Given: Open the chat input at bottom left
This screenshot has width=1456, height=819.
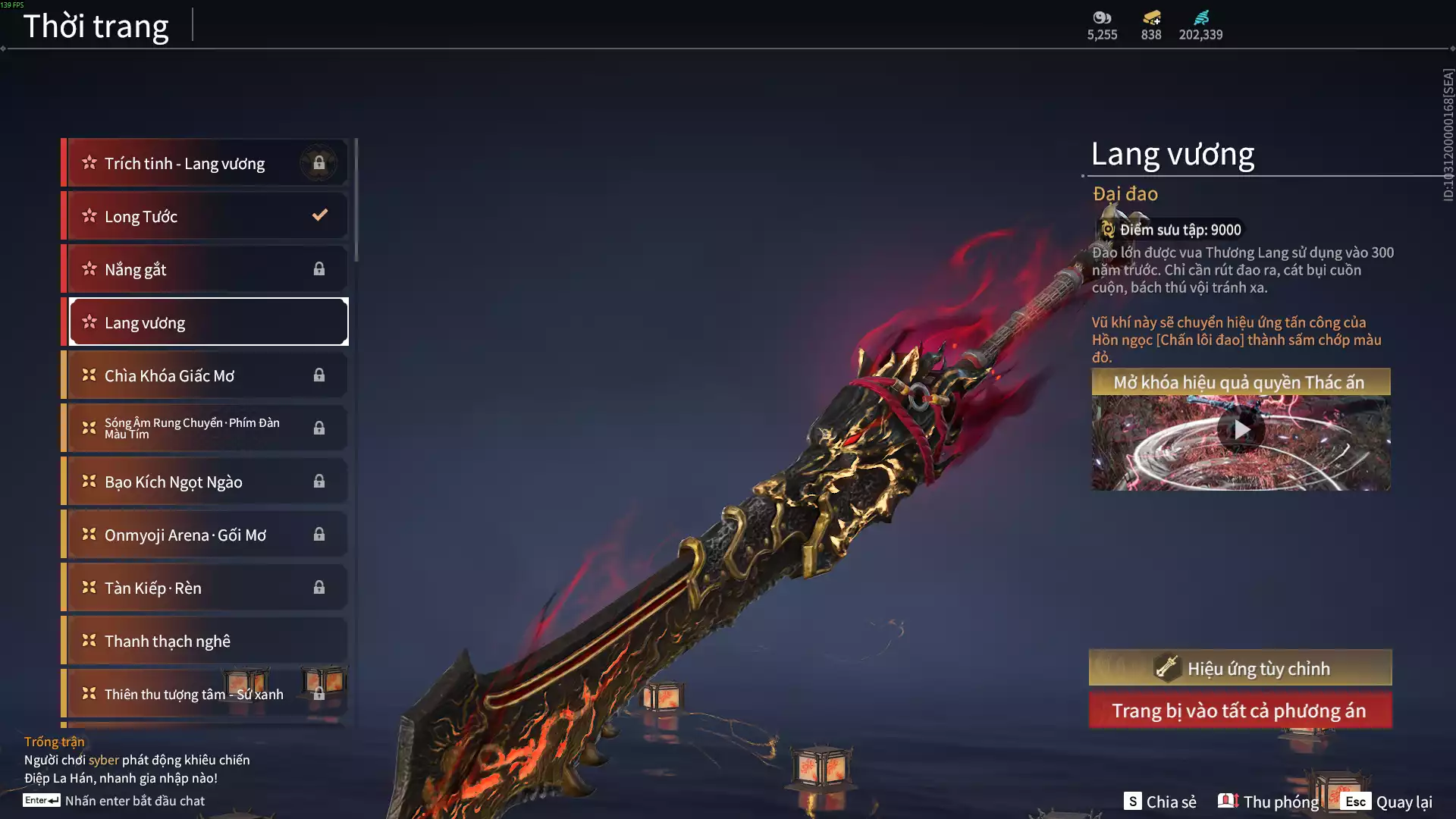Looking at the screenshot, I should coord(114,801).
